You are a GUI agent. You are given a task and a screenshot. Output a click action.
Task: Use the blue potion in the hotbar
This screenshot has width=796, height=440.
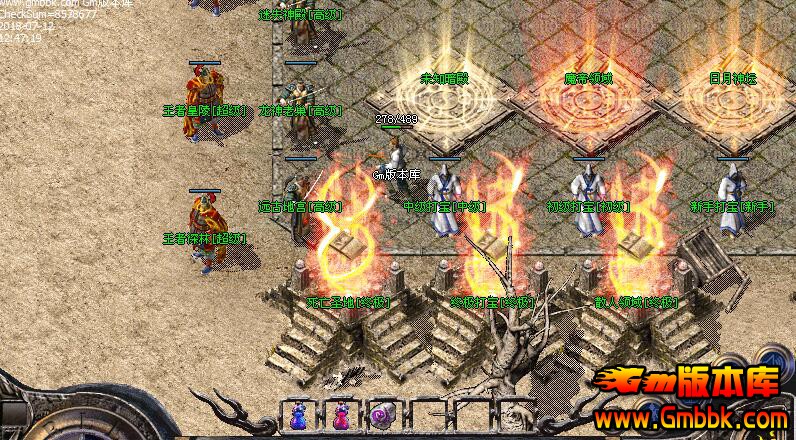click(x=299, y=415)
